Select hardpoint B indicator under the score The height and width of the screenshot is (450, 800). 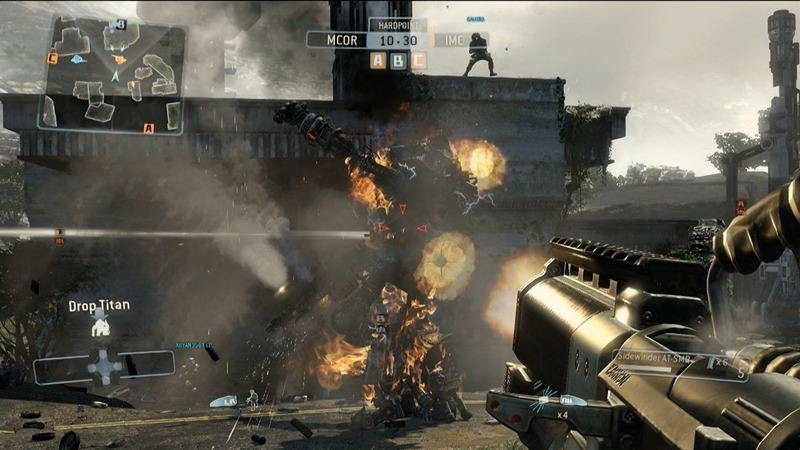pyautogui.click(x=398, y=61)
